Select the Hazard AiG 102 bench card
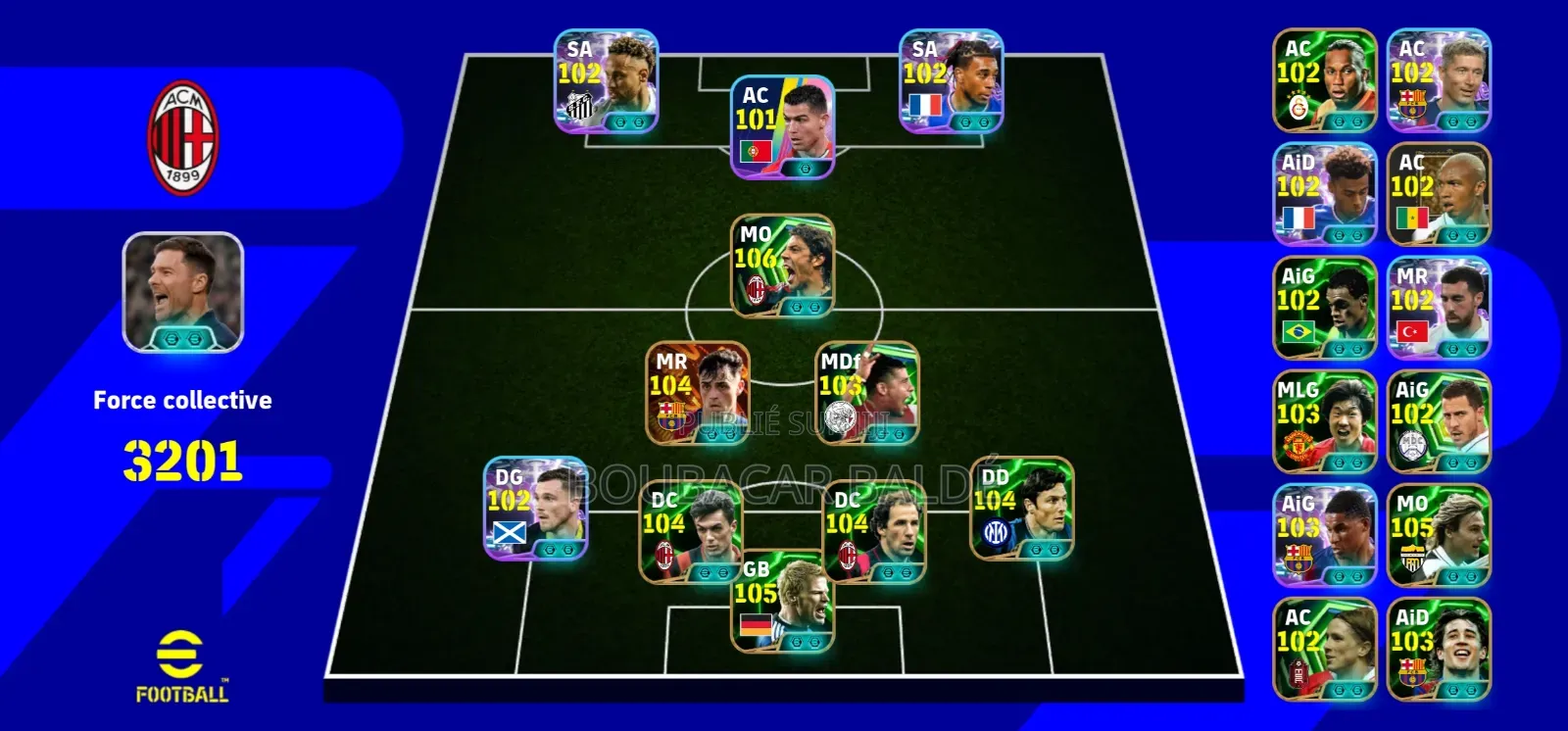This screenshot has width=1568, height=731. tap(1439, 421)
